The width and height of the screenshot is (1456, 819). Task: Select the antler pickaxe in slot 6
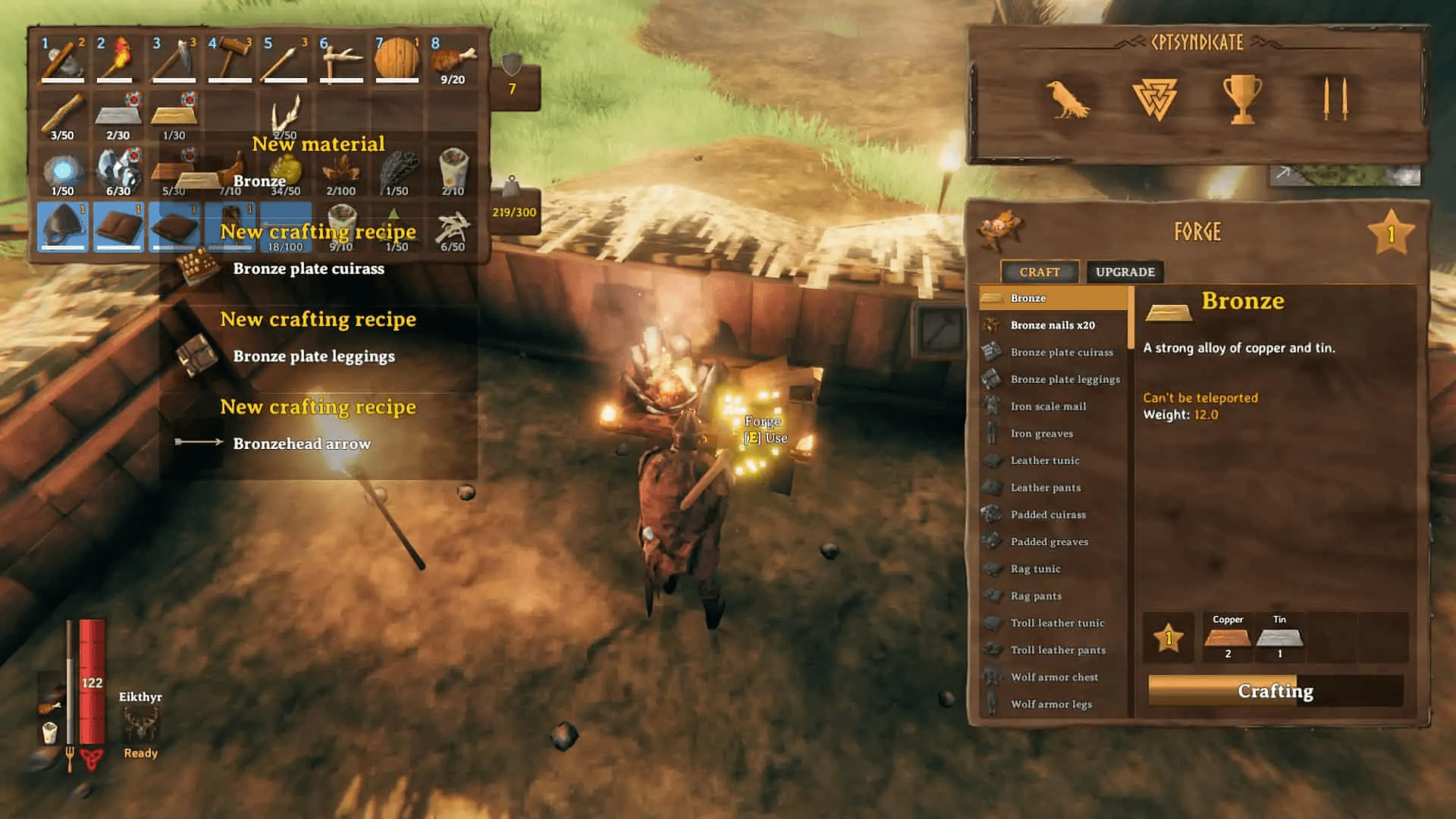coord(341,57)
